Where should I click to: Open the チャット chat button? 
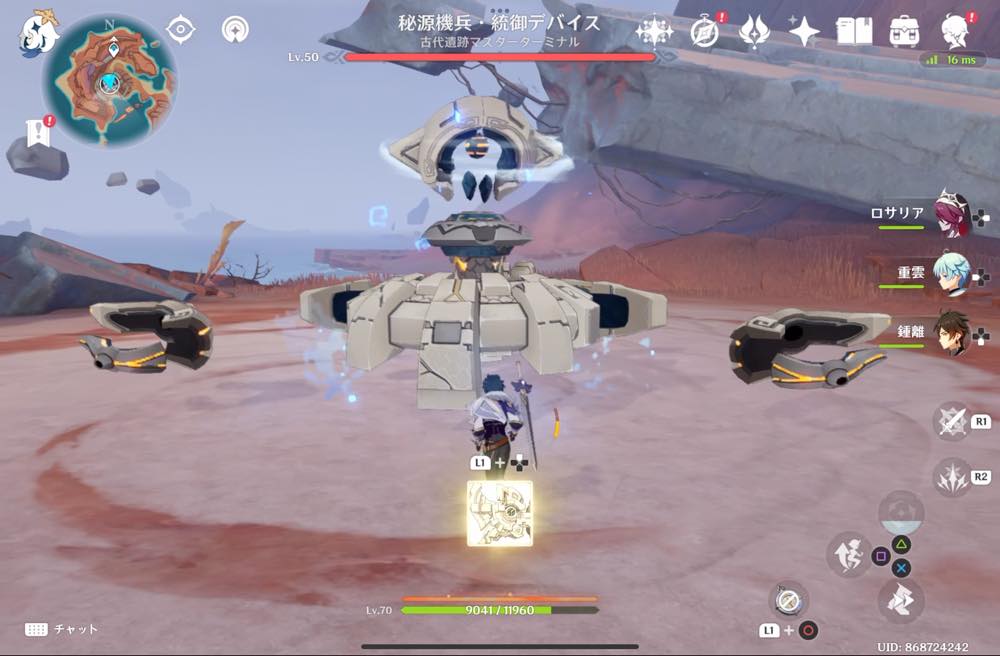62,629
